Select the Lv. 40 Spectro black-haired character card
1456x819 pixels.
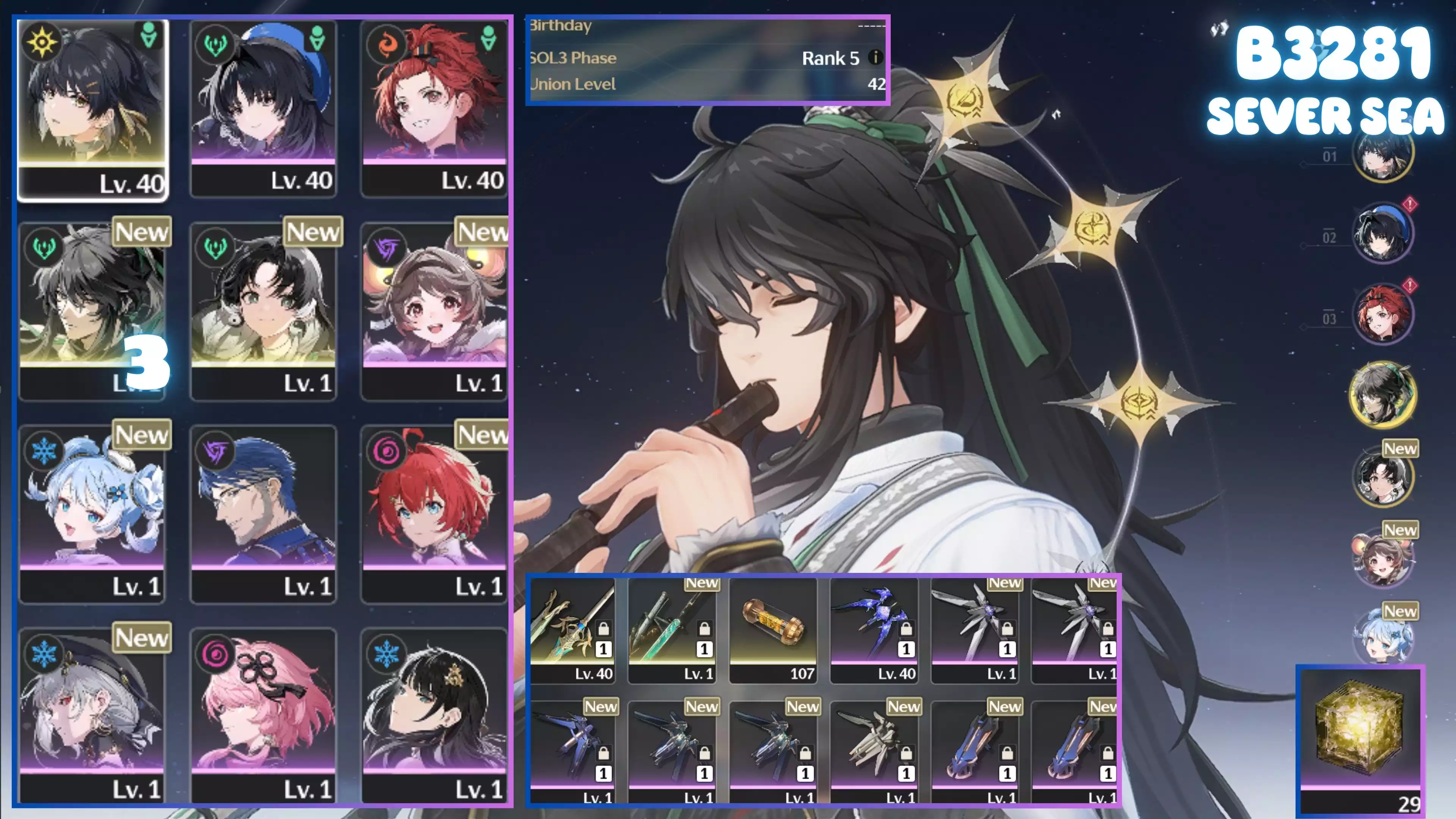click(93, 107)
